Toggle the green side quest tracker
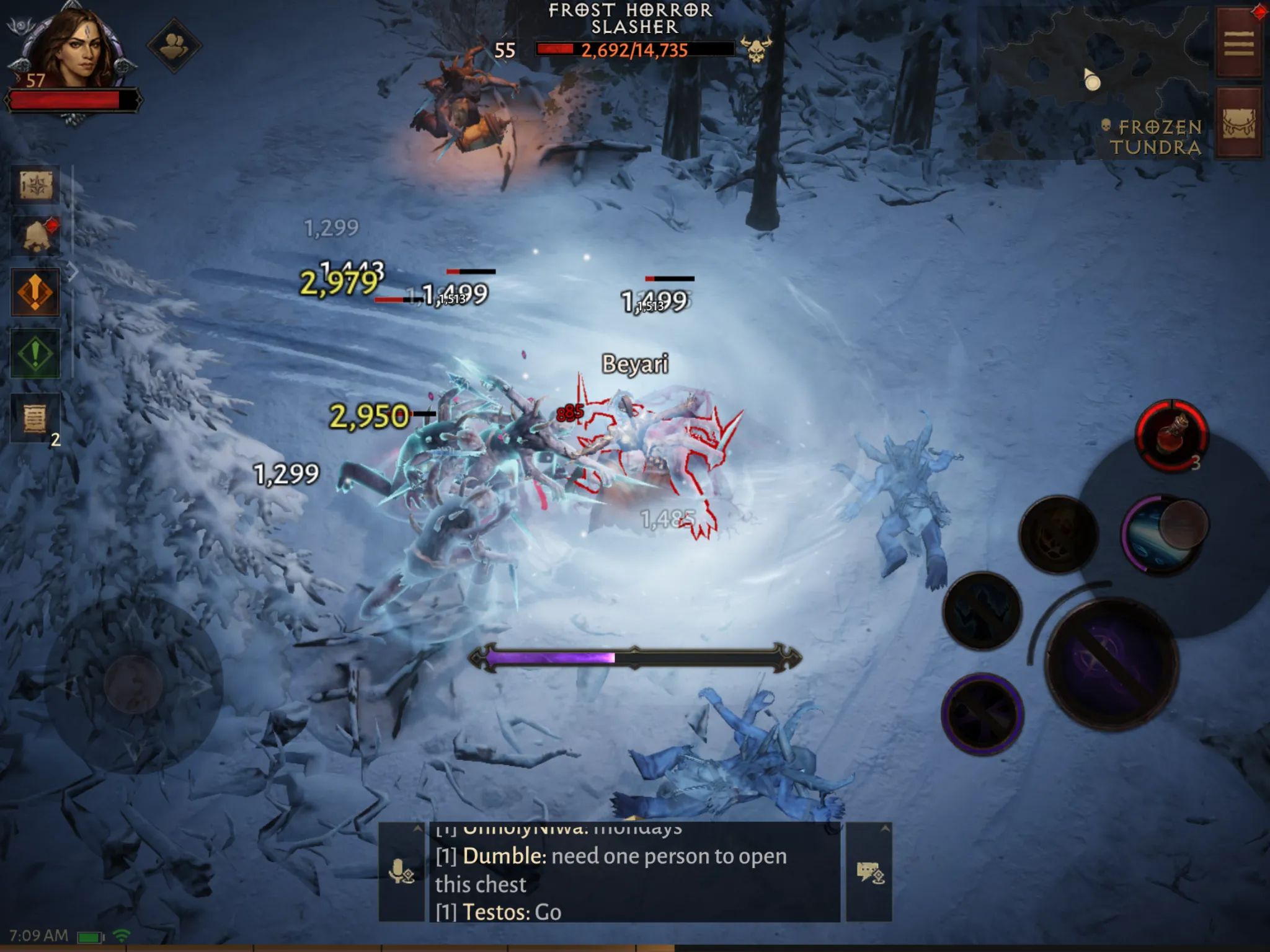Viewport: 1270px width, 952px height. [35, 351]
